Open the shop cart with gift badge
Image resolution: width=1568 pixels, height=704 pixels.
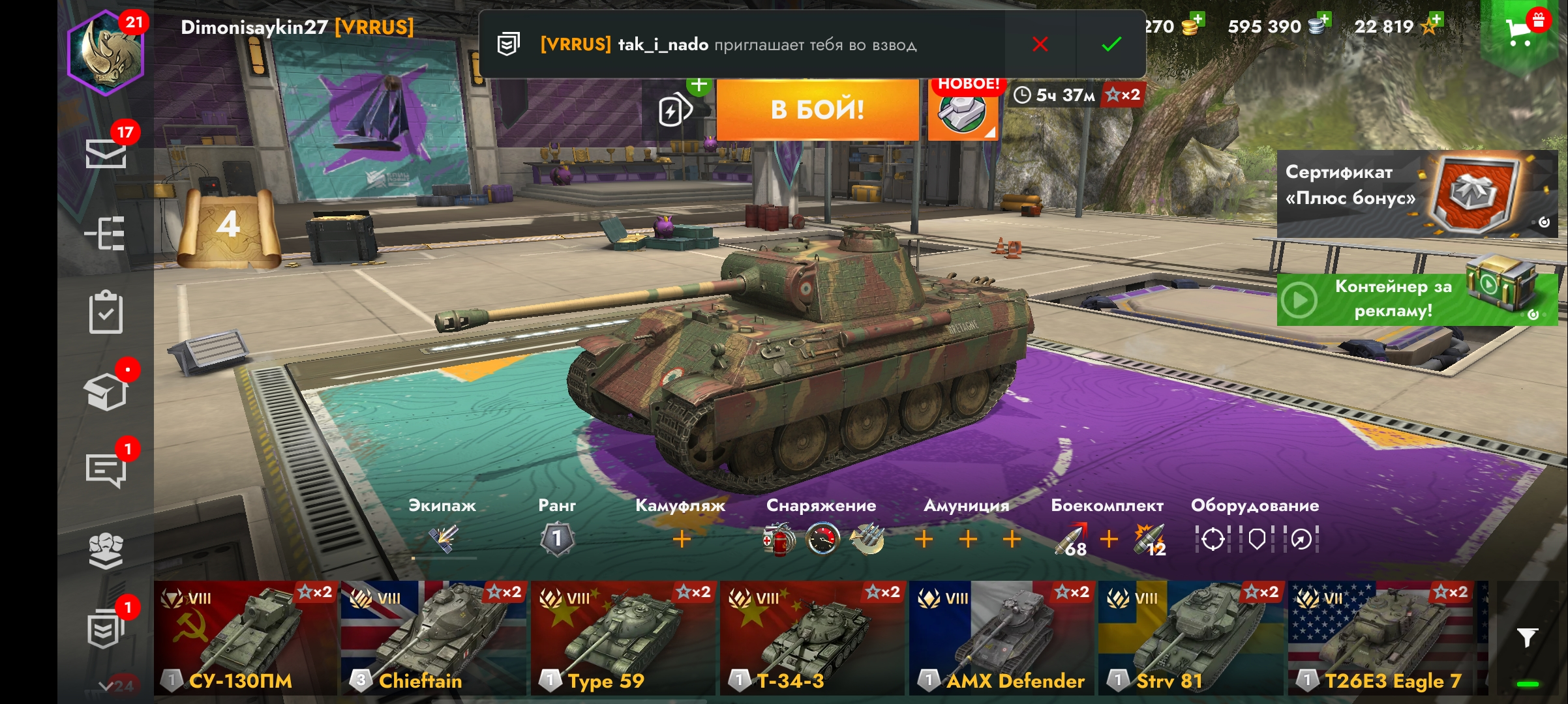pyautogui.click(x=1521, y=30)
